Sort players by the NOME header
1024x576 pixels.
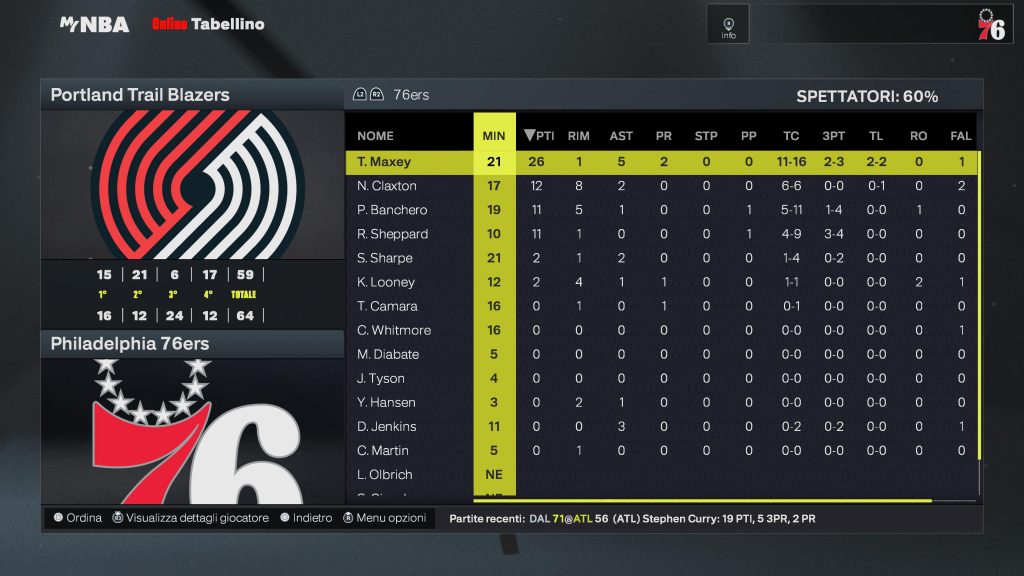(375, 136)
